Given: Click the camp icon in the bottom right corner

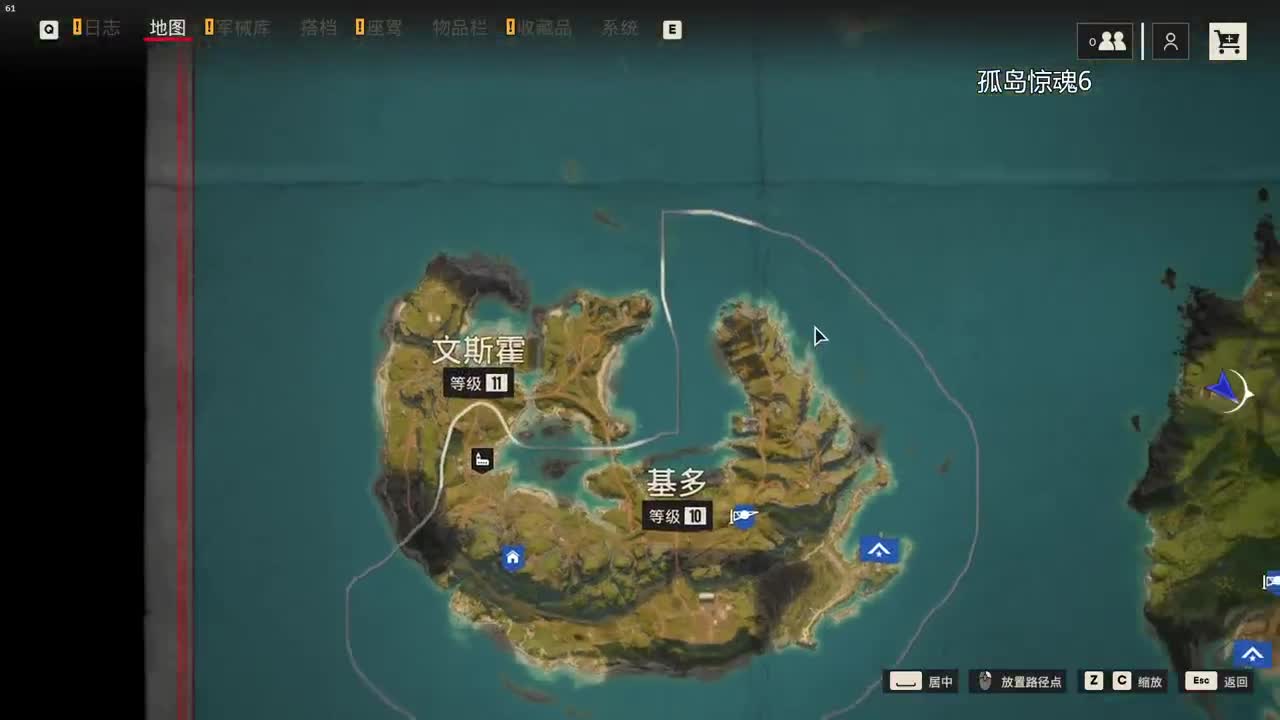Looking at the screenshot, I should pyautogui.click(x=1252, y=655).
